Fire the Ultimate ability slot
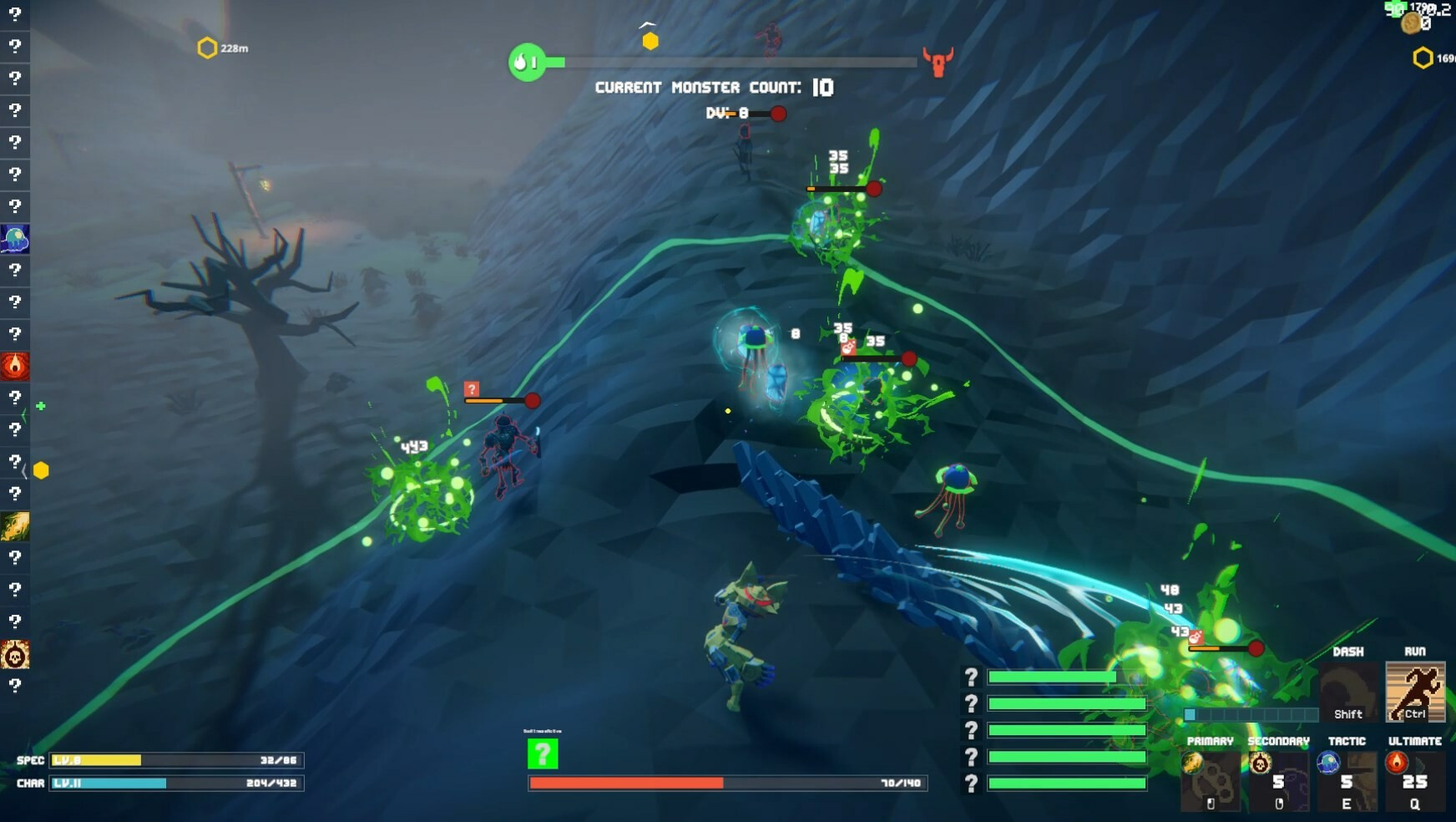The image size is (1456, 822). tap(1414, 782)
